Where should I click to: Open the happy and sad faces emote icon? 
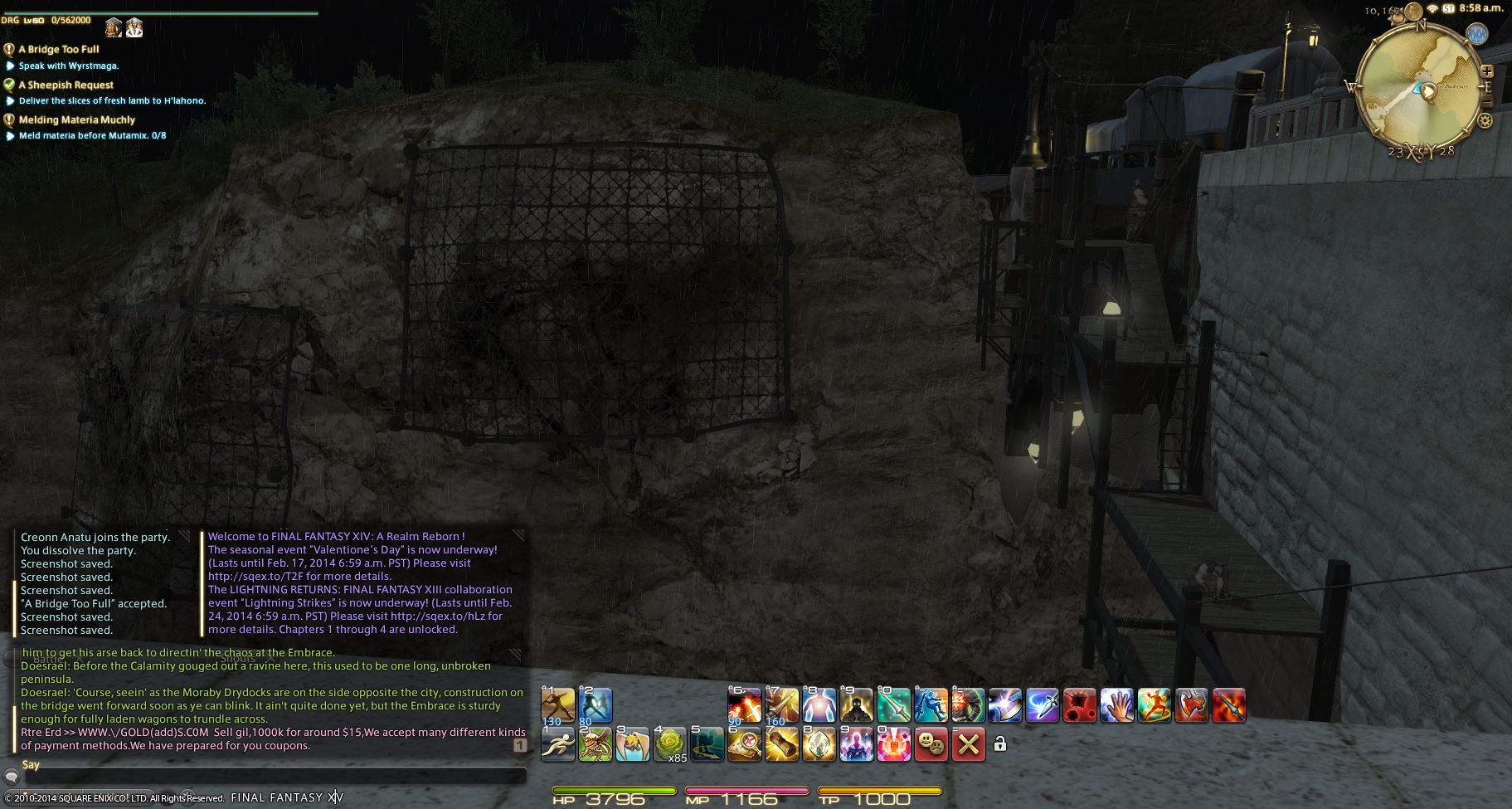pyautogui.click(x=931, y=744)
